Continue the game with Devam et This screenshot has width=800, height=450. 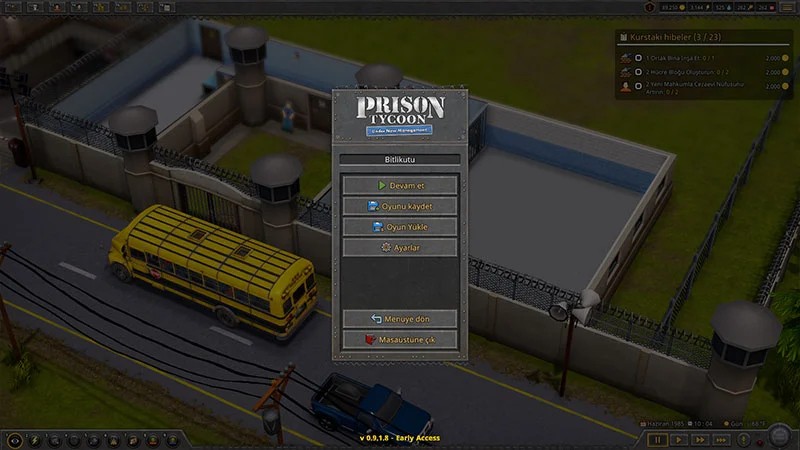pos(400,185)
